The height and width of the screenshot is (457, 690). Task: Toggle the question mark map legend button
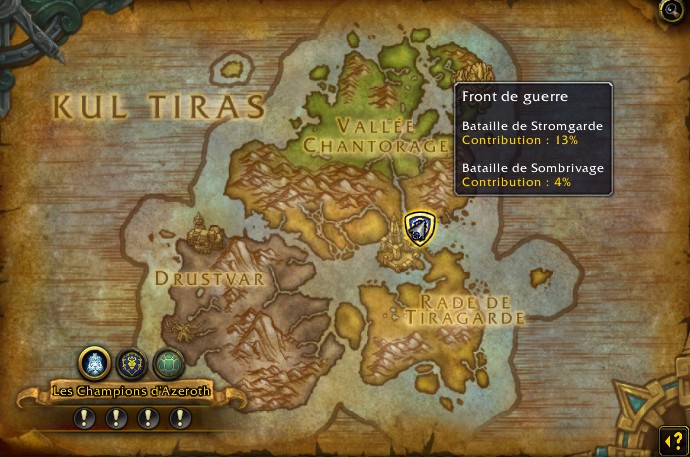[671, 439]
